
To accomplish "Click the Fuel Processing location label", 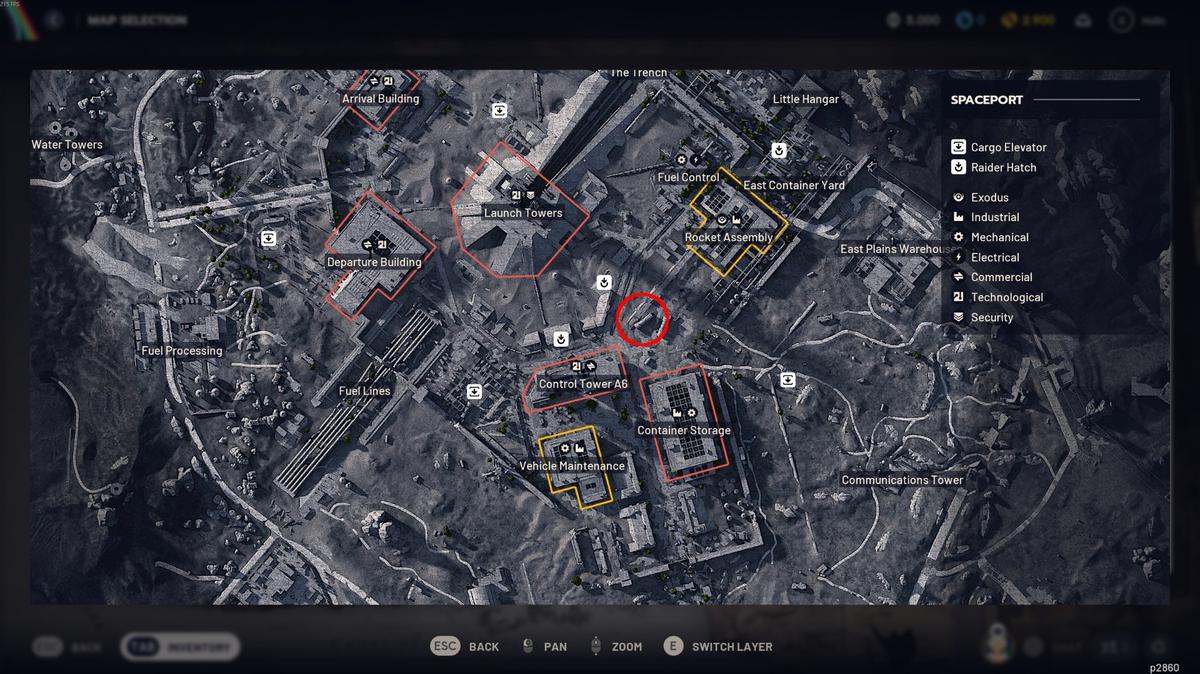I will coord(182,351).
